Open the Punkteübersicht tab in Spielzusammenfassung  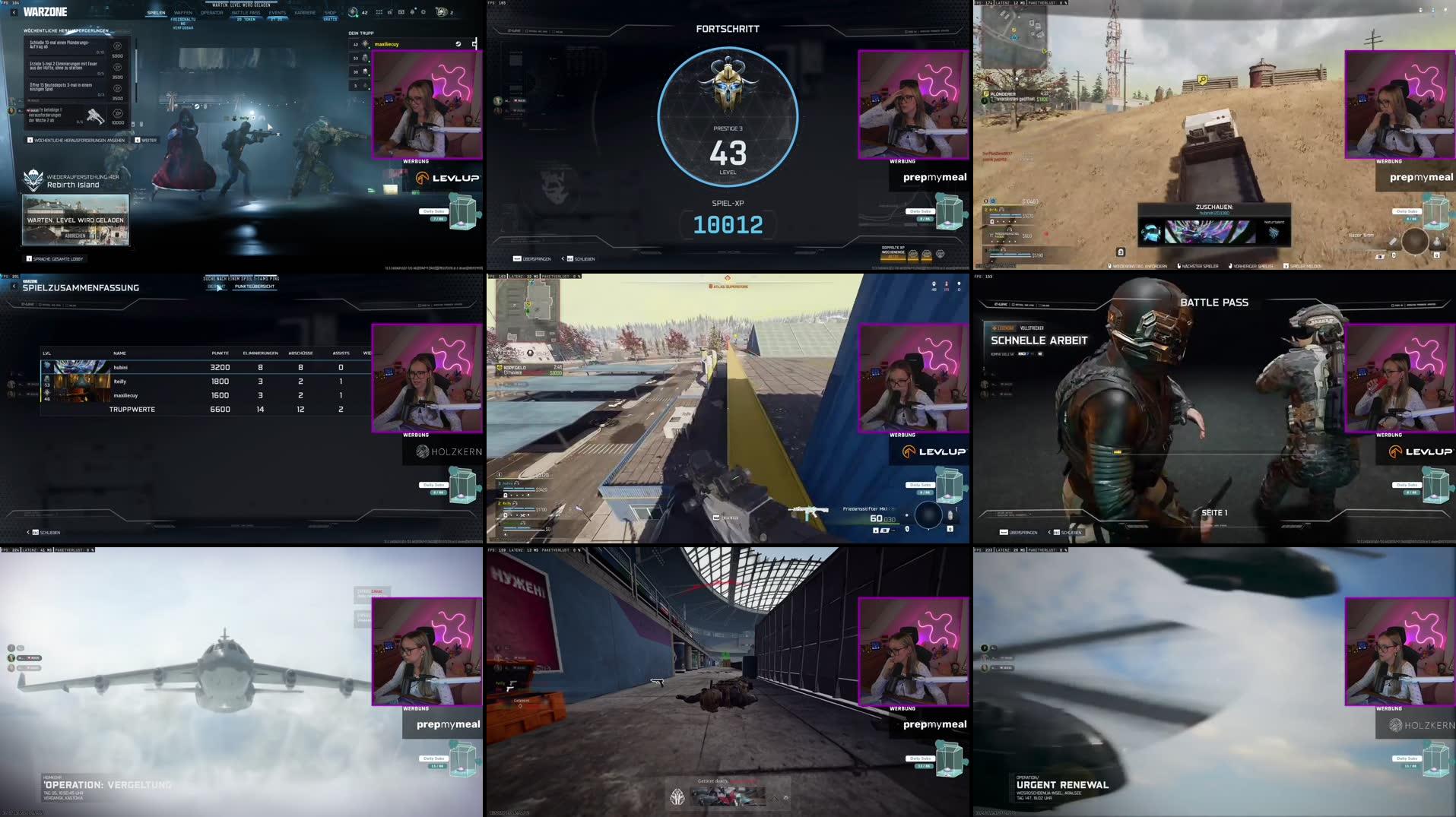[256, 287]
